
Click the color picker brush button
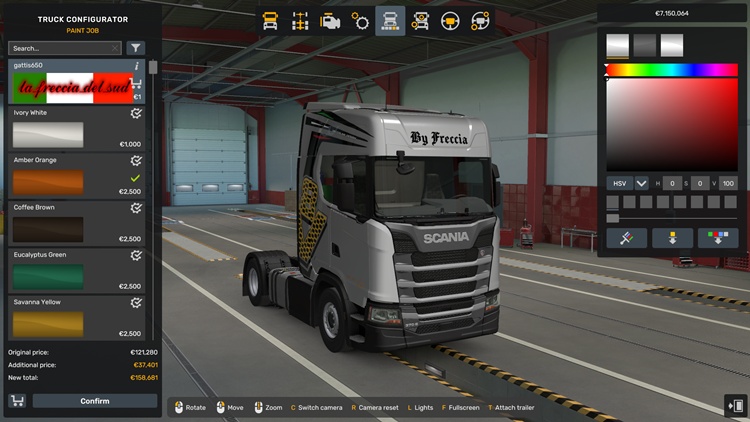coord(626,238)
